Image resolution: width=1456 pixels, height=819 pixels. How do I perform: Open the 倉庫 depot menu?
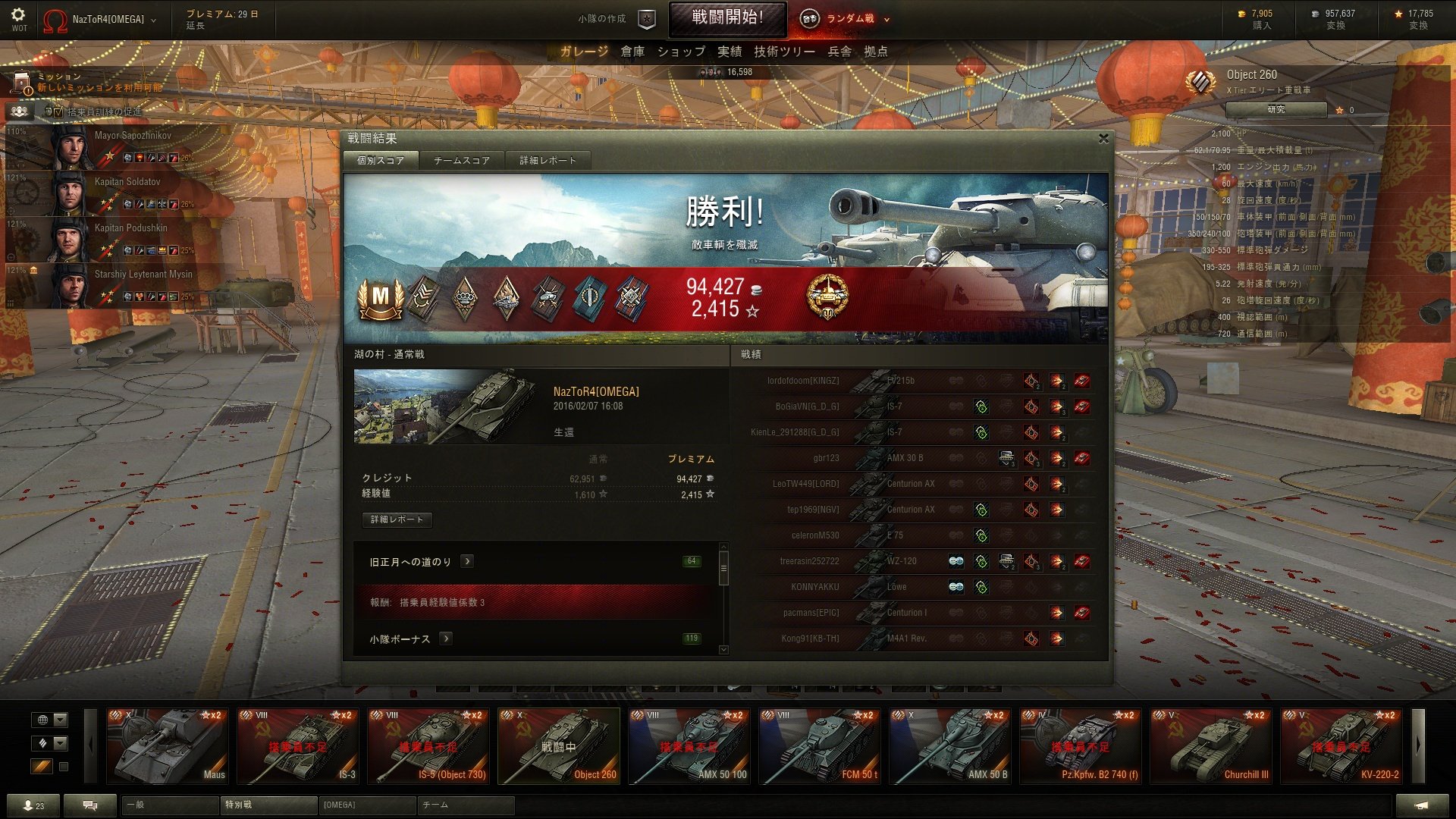click(x=632, y=52)
